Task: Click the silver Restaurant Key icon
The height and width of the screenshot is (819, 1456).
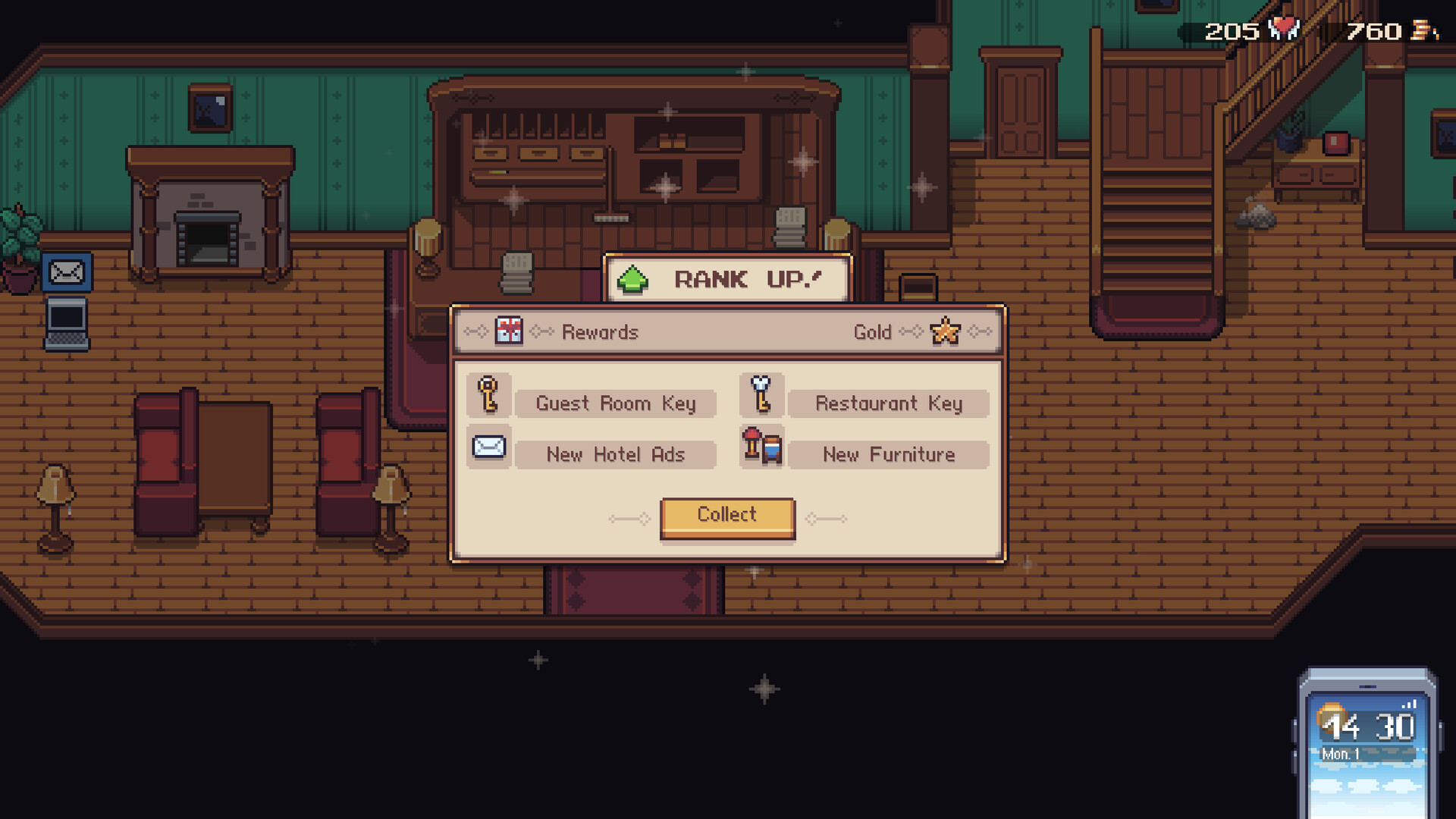Action: pos(761,395)
